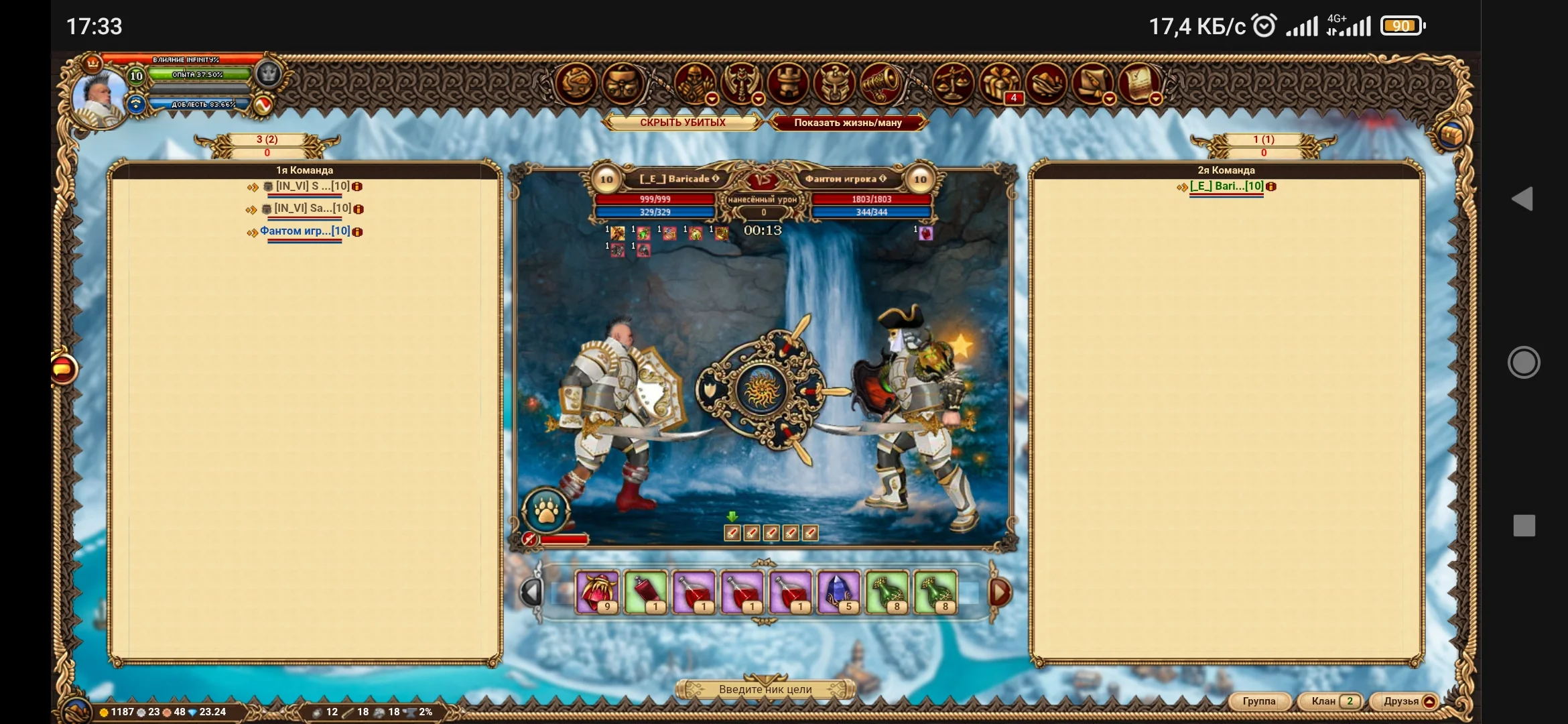The width and height of the screenshot is (1568, 724).
Task: Toggle Скрыть убитых option
Action: click(x=683, y=123)
